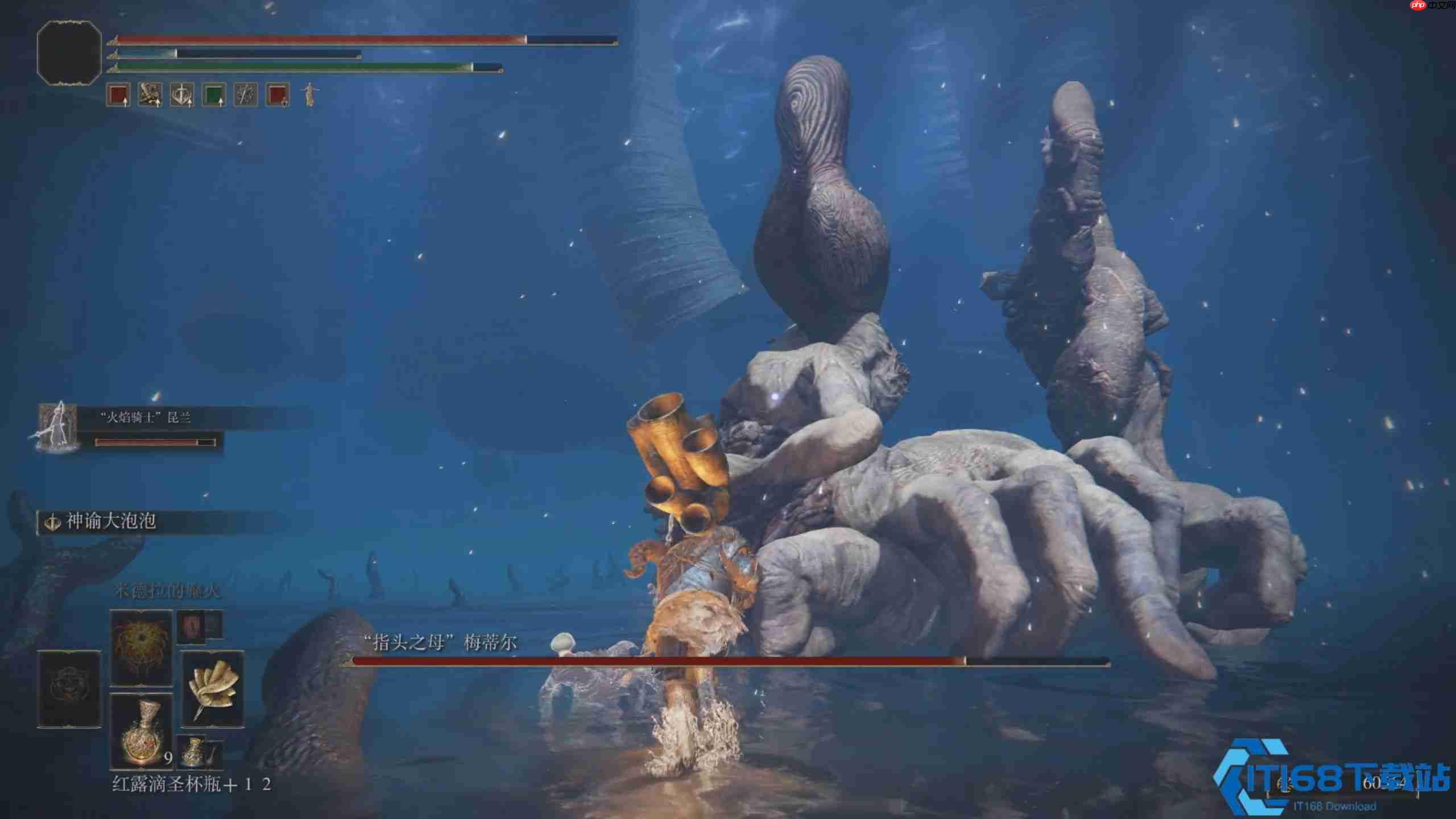This screenshot has height=819, width=1456.
Task: Click the green square buff status icon
Action: click(x=214, y=95)
